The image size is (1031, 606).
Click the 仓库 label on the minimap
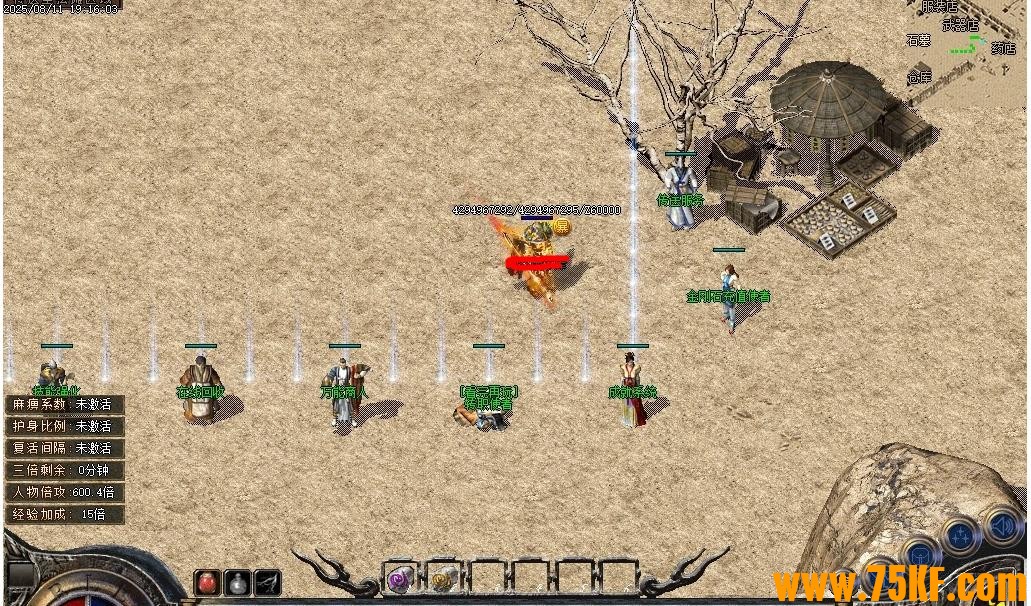click(x=919, y=77)
